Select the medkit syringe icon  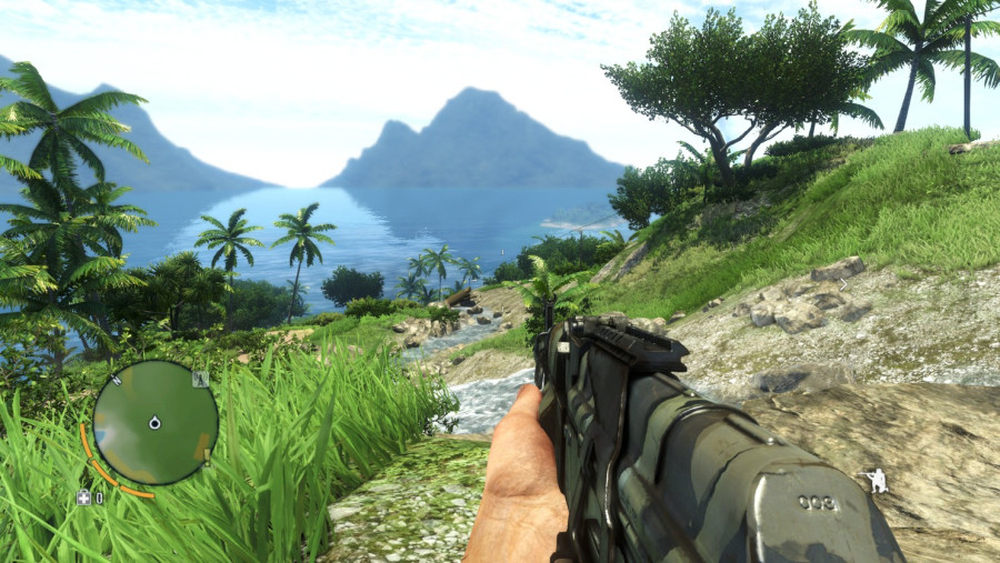click(84, 497)
